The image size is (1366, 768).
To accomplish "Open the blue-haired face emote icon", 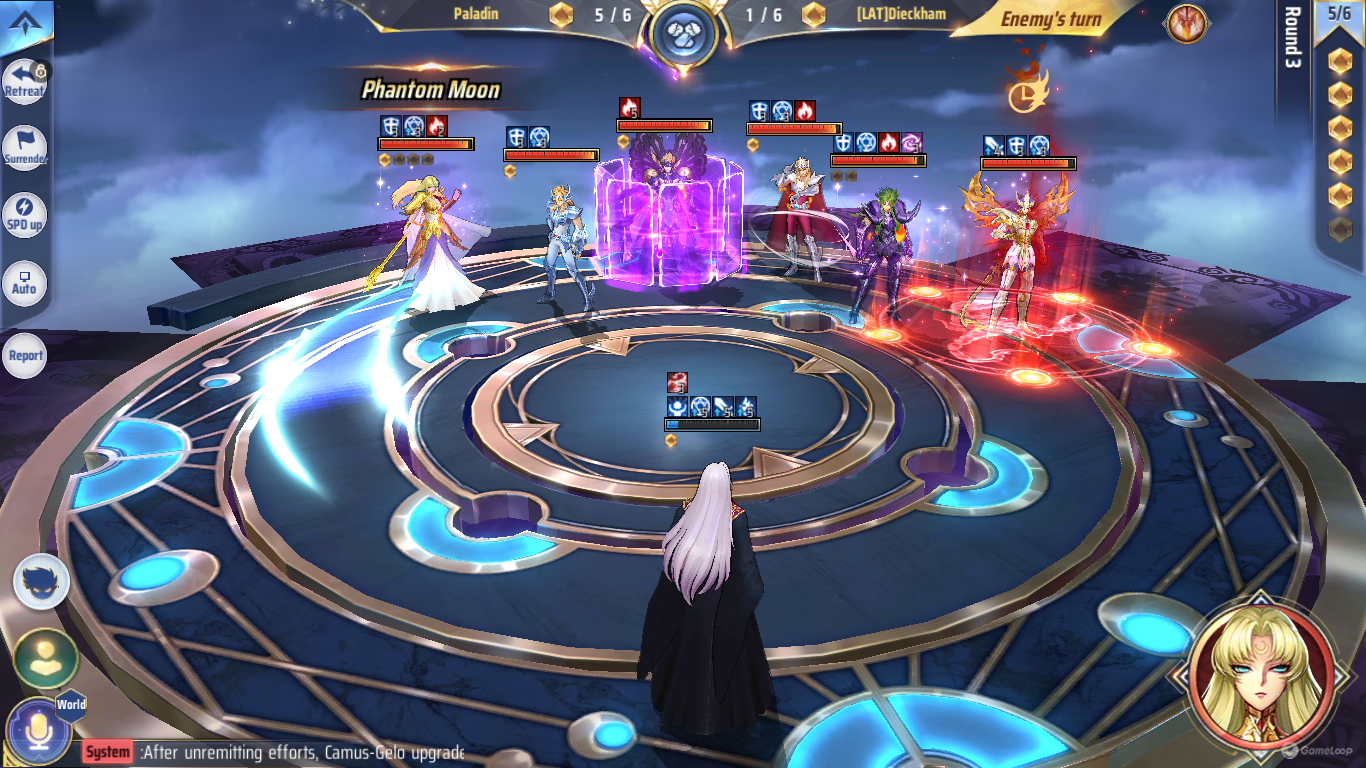I will (42, 582).
